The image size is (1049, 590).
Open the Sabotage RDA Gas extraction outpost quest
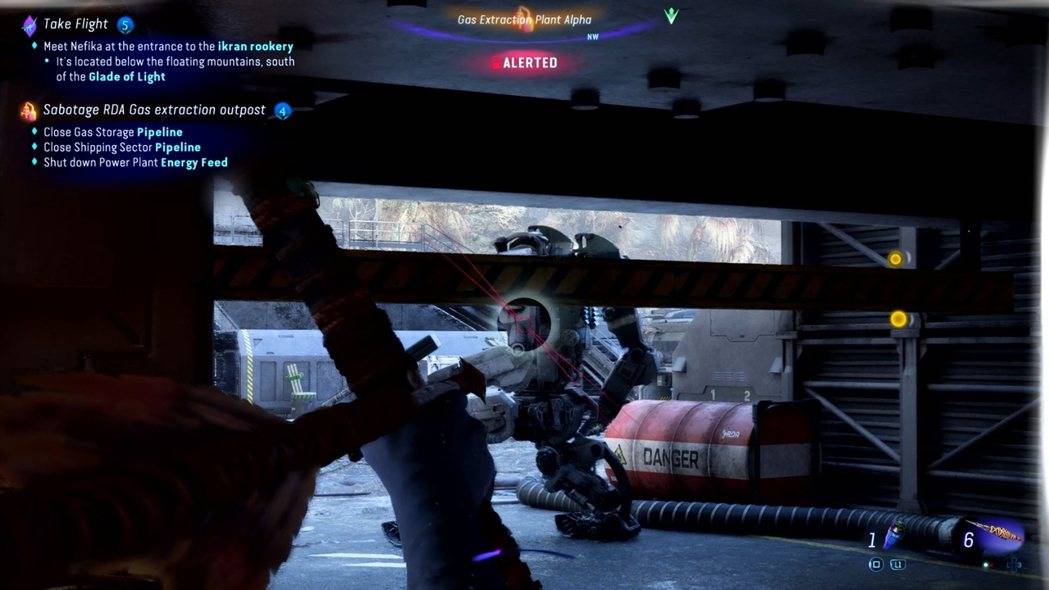click(154, 110)
